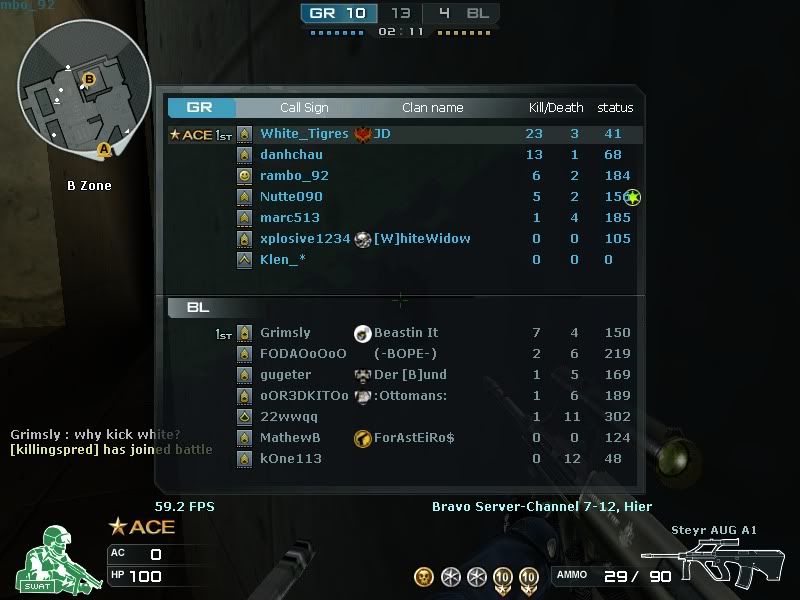Screen dimensions: 800x600
Task: Pick marc513 from the GR team
Action: 290,218
